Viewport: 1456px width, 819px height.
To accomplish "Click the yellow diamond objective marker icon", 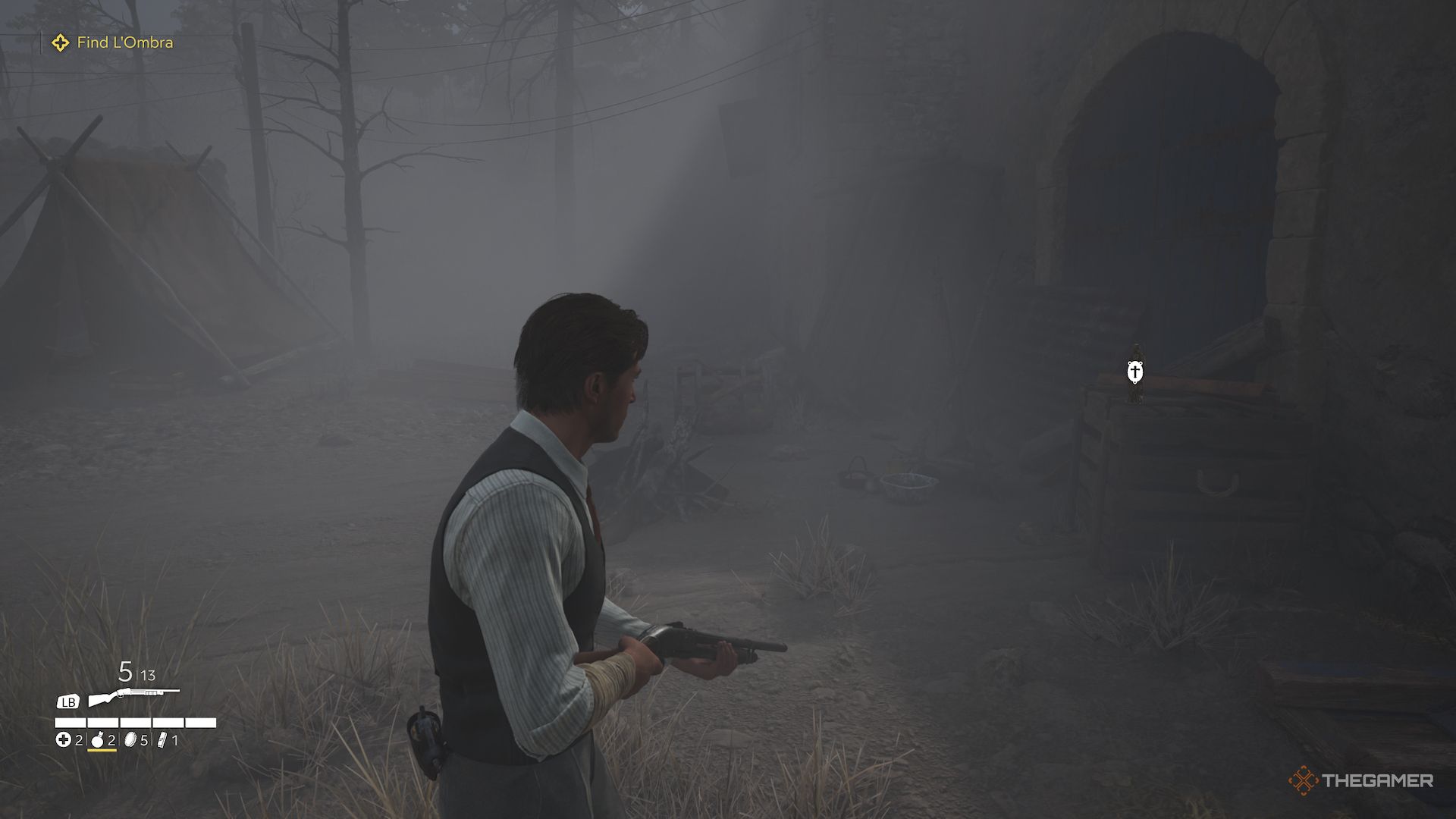I will coord(59,43).
